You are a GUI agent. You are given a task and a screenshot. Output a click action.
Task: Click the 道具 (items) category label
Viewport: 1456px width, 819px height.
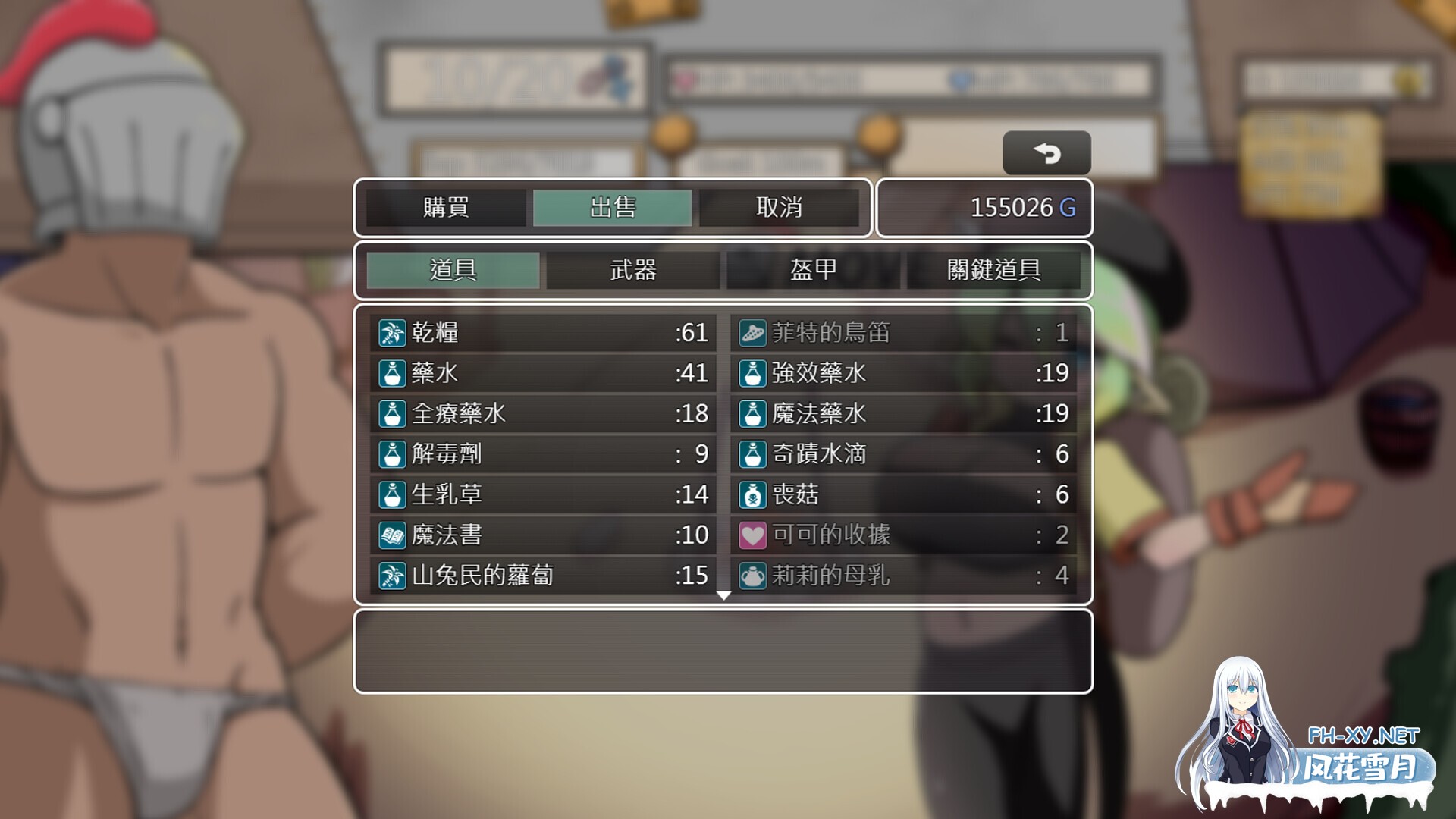tap(451, 271)
